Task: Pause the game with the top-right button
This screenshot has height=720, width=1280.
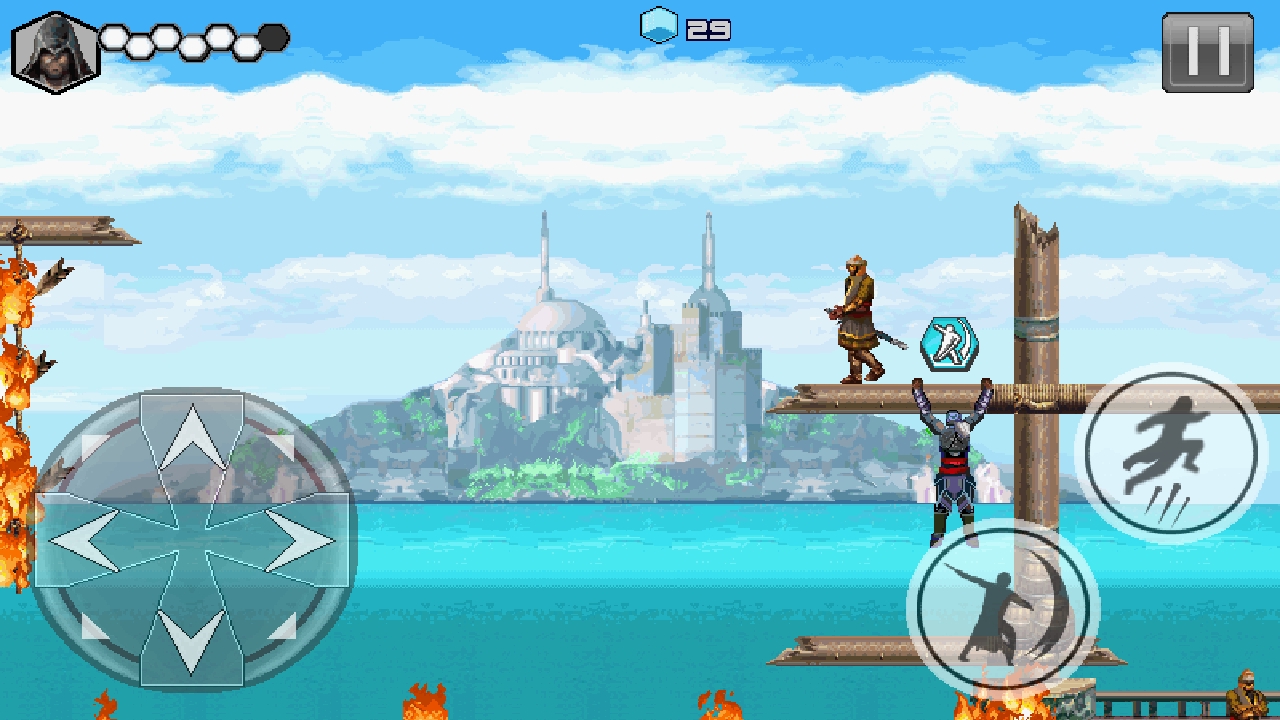Action: (x=1207, y=52)
